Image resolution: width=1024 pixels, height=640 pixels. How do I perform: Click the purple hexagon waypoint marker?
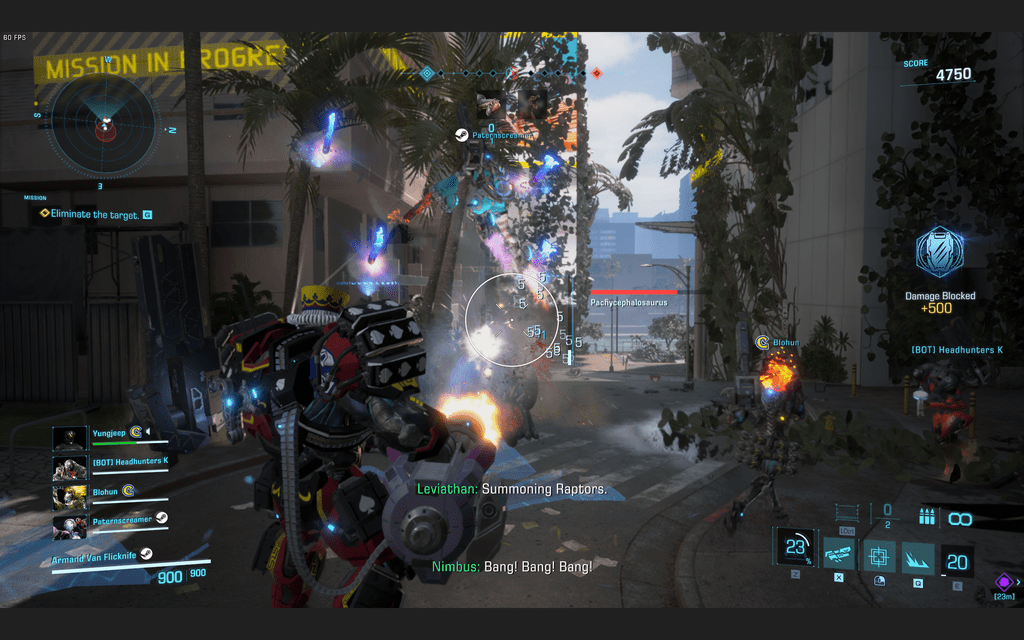(x=1003, y=581)
